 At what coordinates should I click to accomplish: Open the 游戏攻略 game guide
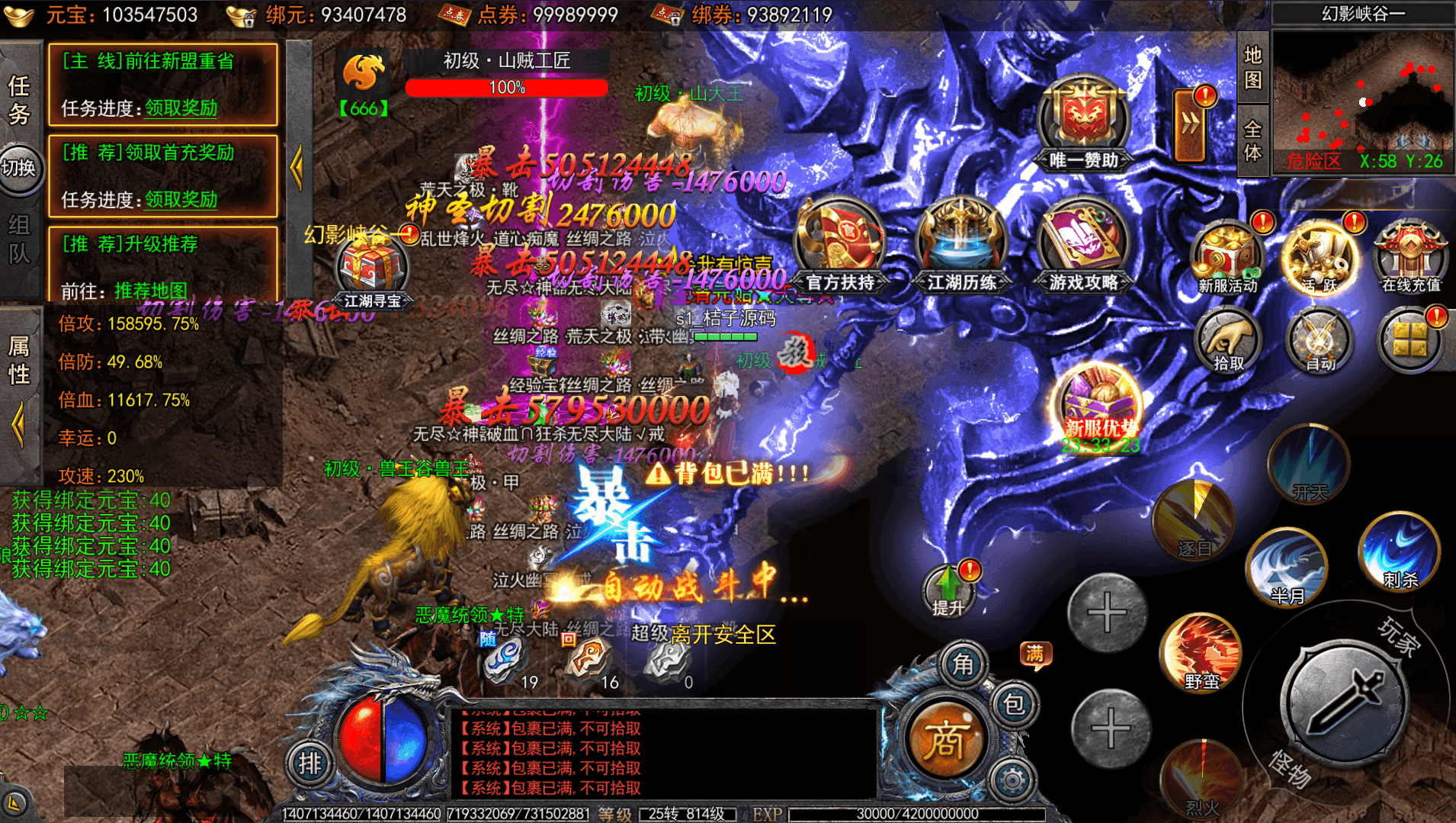(x=1082, y=243)
